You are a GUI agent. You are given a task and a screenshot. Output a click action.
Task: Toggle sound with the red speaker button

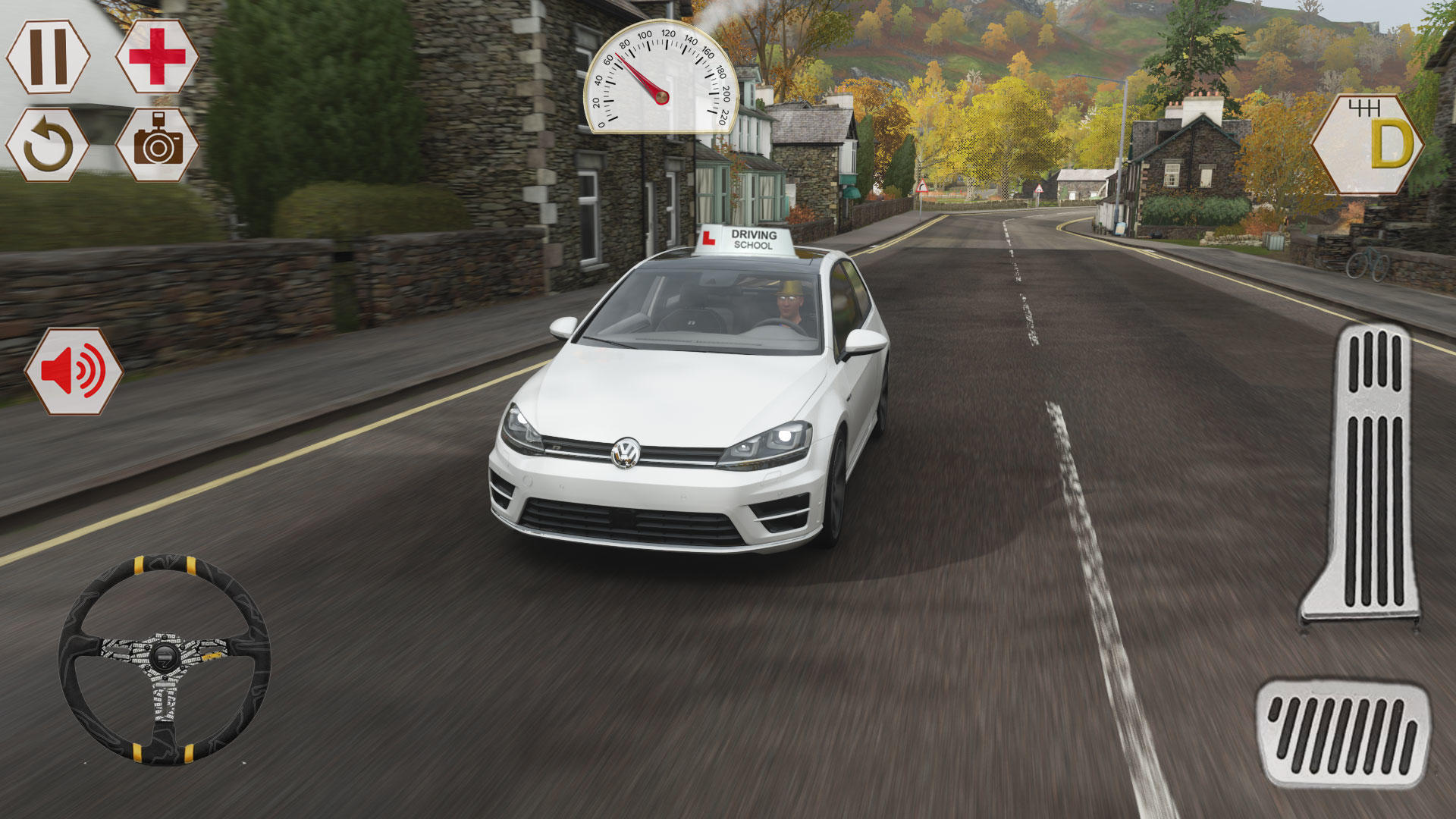[x=74, y=371]
